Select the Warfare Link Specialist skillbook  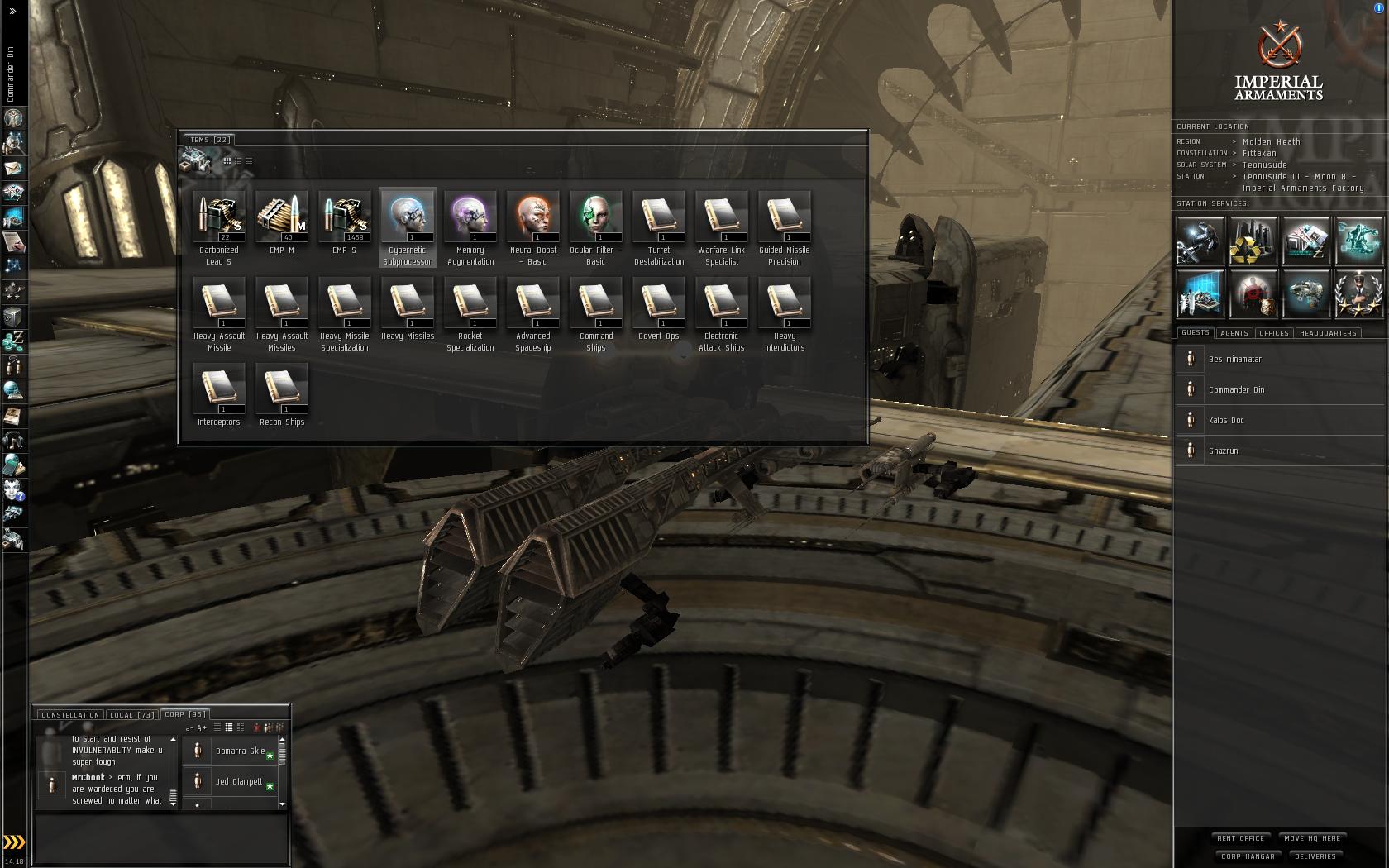[x=722, y=217]
